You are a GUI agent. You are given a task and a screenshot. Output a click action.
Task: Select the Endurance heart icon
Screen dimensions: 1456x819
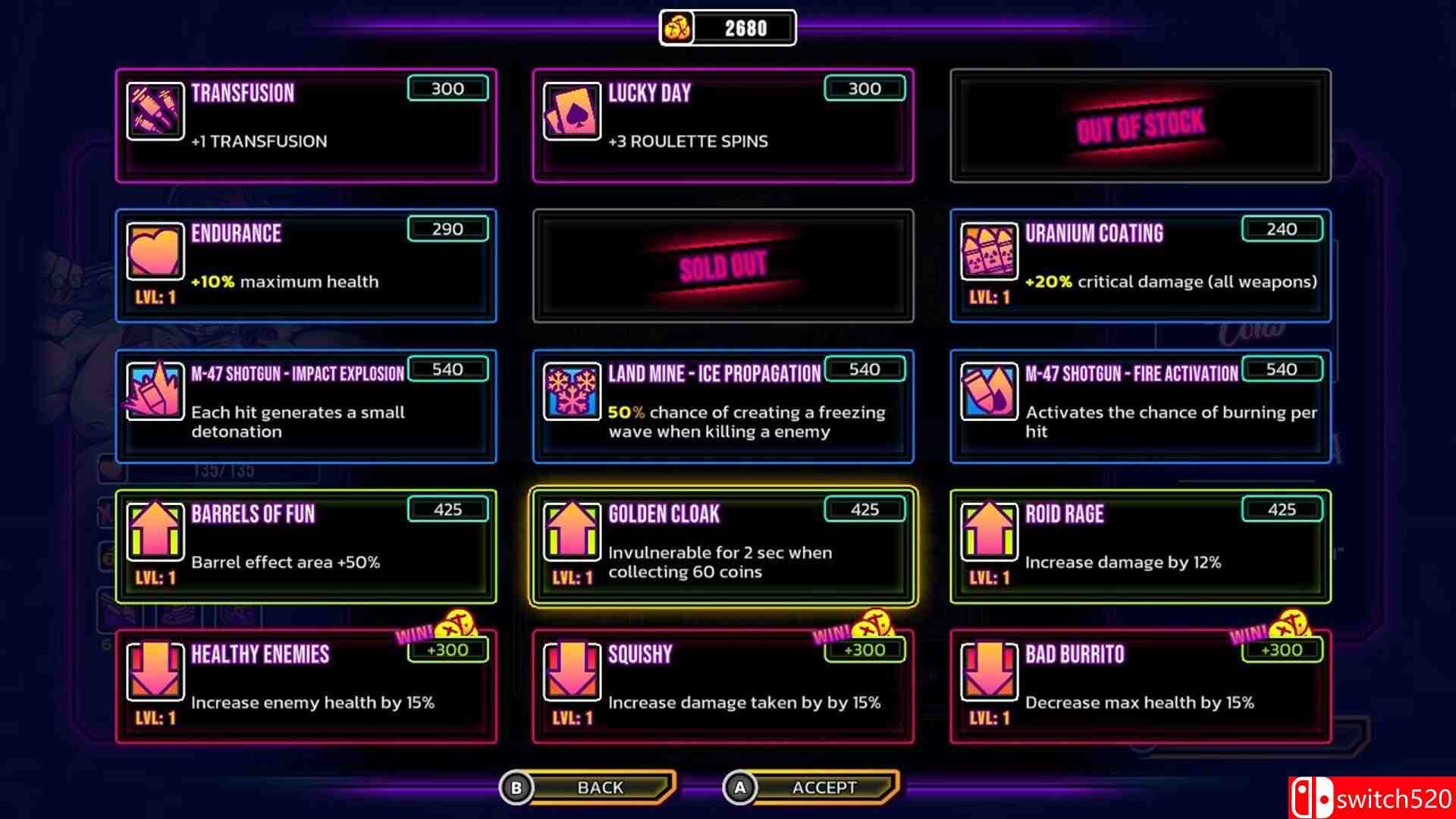[155, 253]
